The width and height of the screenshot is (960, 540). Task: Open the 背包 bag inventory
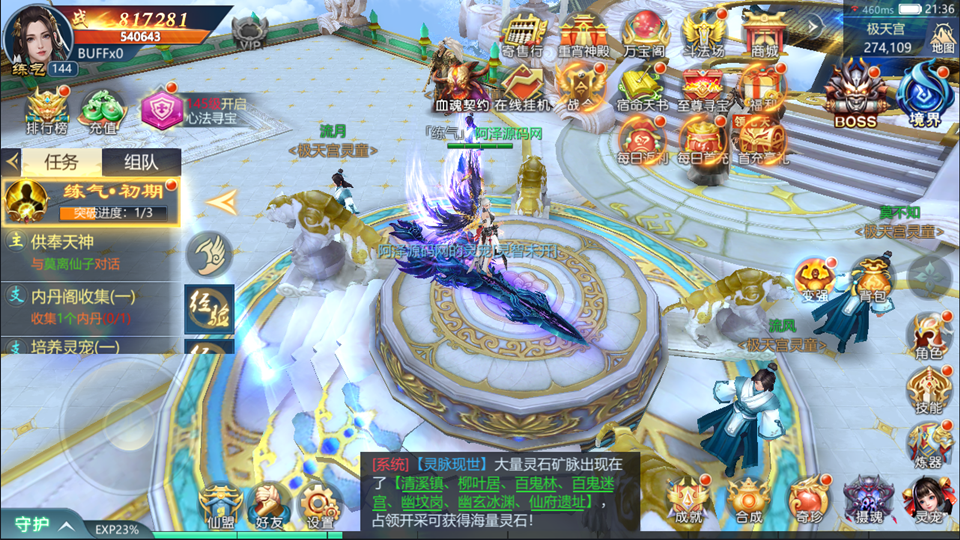[x=872, y=280]
